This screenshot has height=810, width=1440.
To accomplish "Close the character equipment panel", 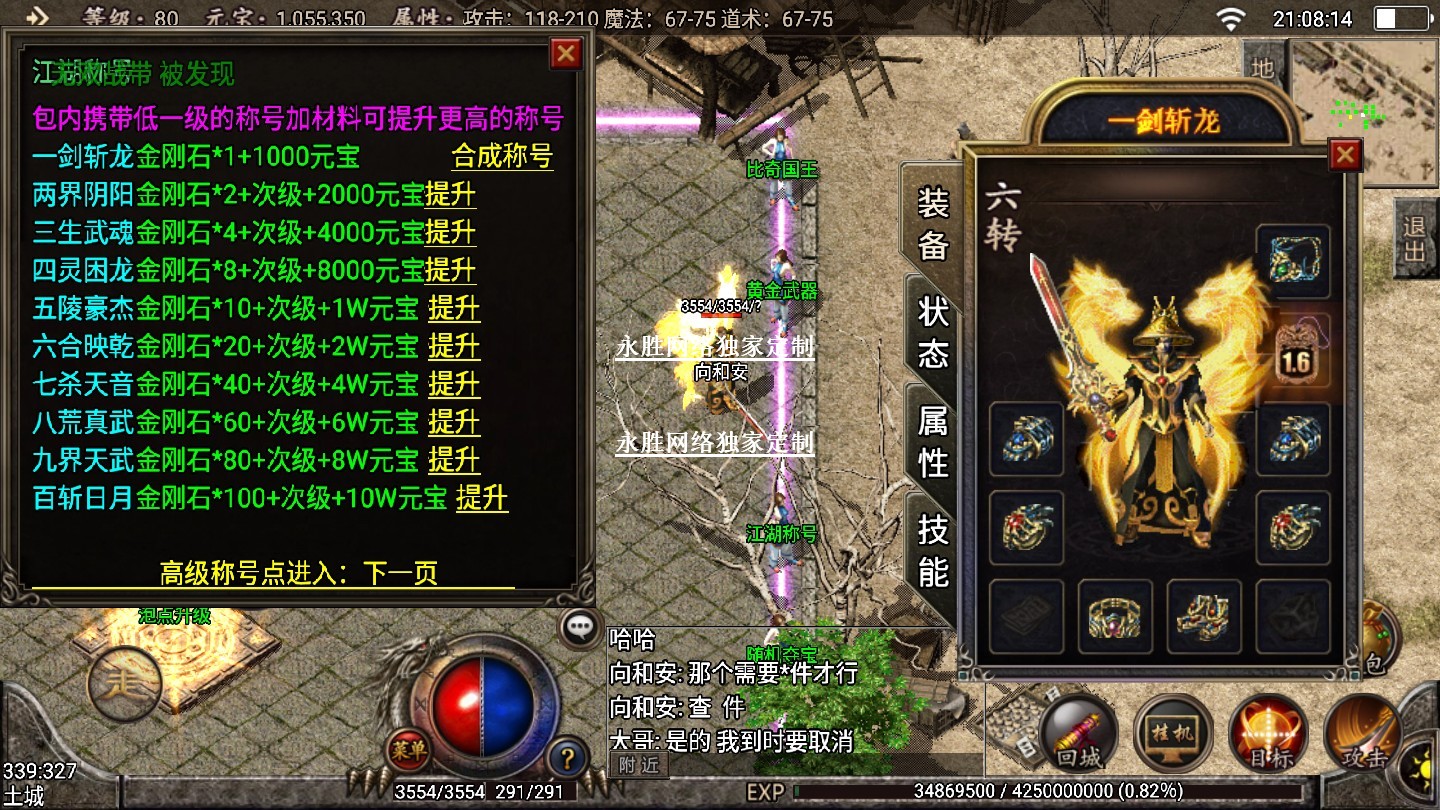I will (1345, 155).
